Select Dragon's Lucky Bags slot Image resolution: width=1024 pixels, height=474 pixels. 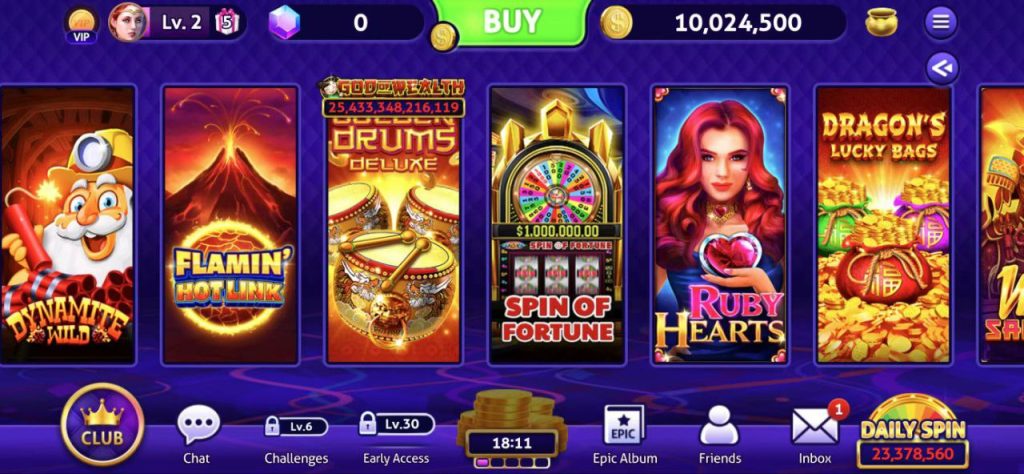pos(883,224)
